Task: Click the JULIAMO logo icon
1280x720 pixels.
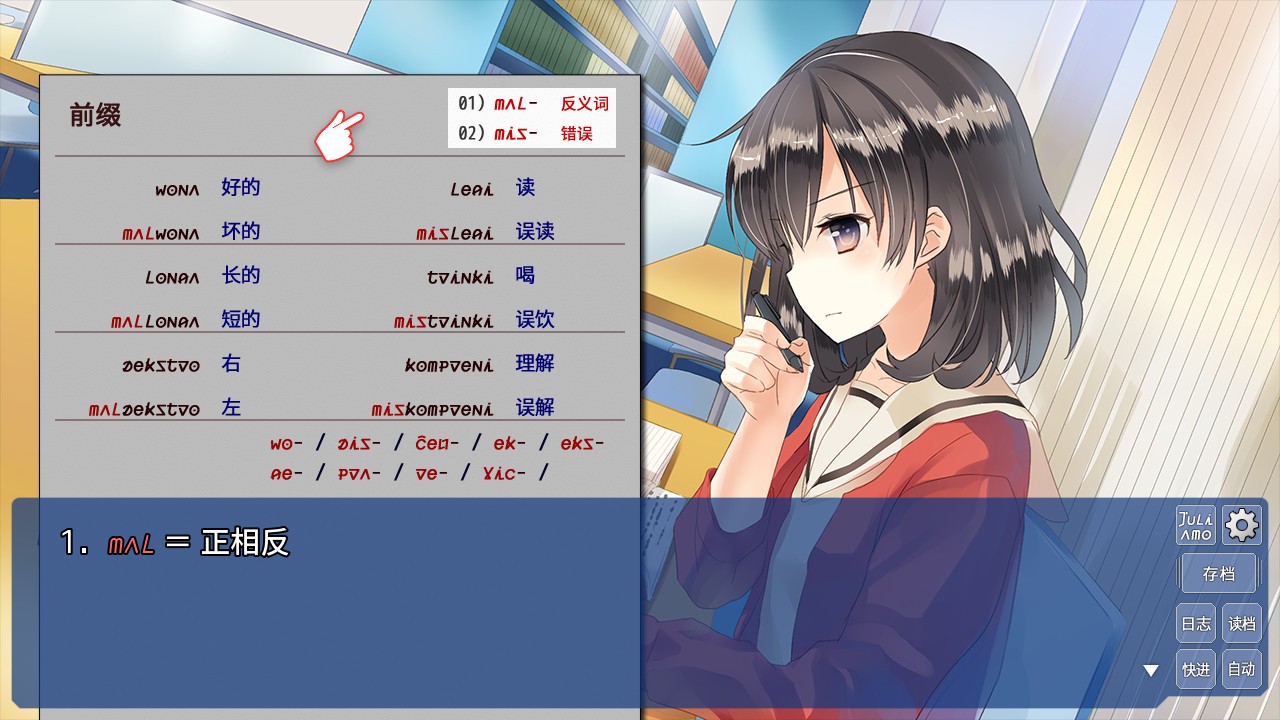Action: pyautogui.click(x=1196, y=523)
